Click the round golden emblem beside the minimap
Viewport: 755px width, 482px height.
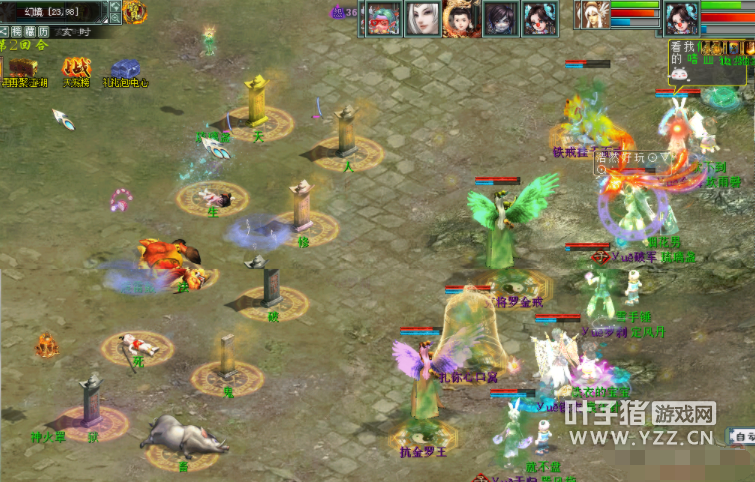[135, 12]
